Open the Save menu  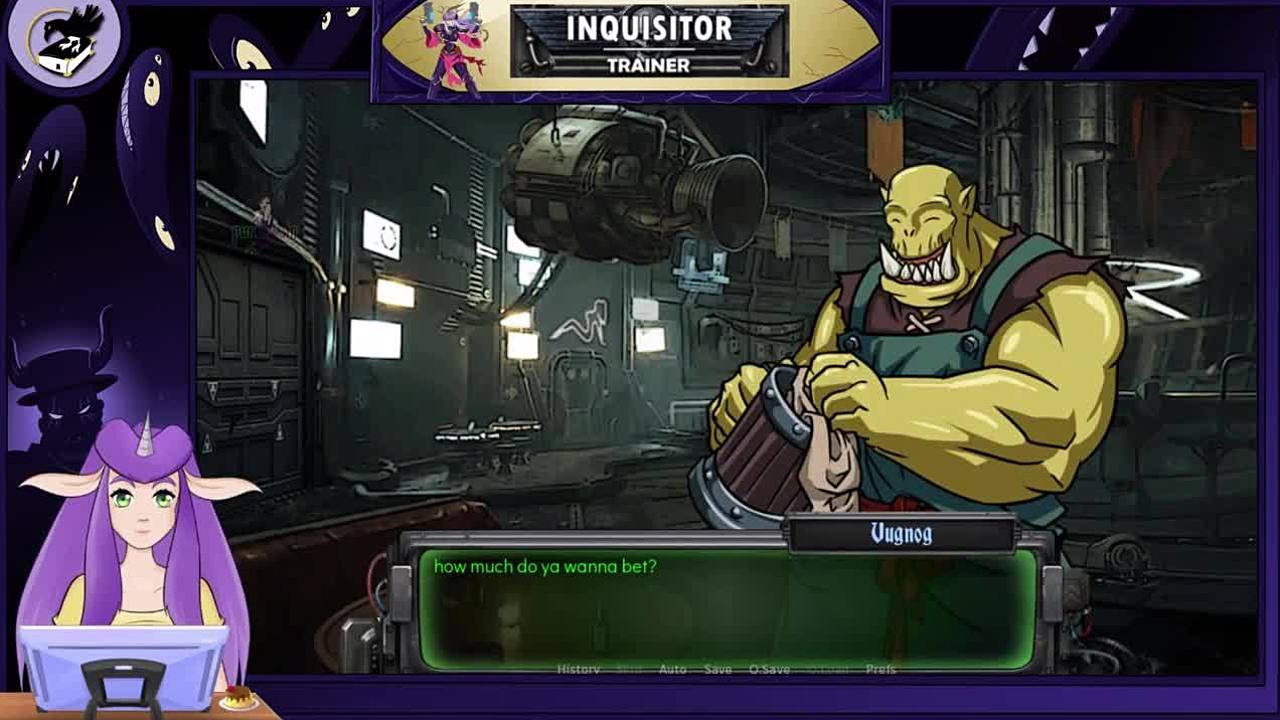pyautogui.click(x=717, y=669)
